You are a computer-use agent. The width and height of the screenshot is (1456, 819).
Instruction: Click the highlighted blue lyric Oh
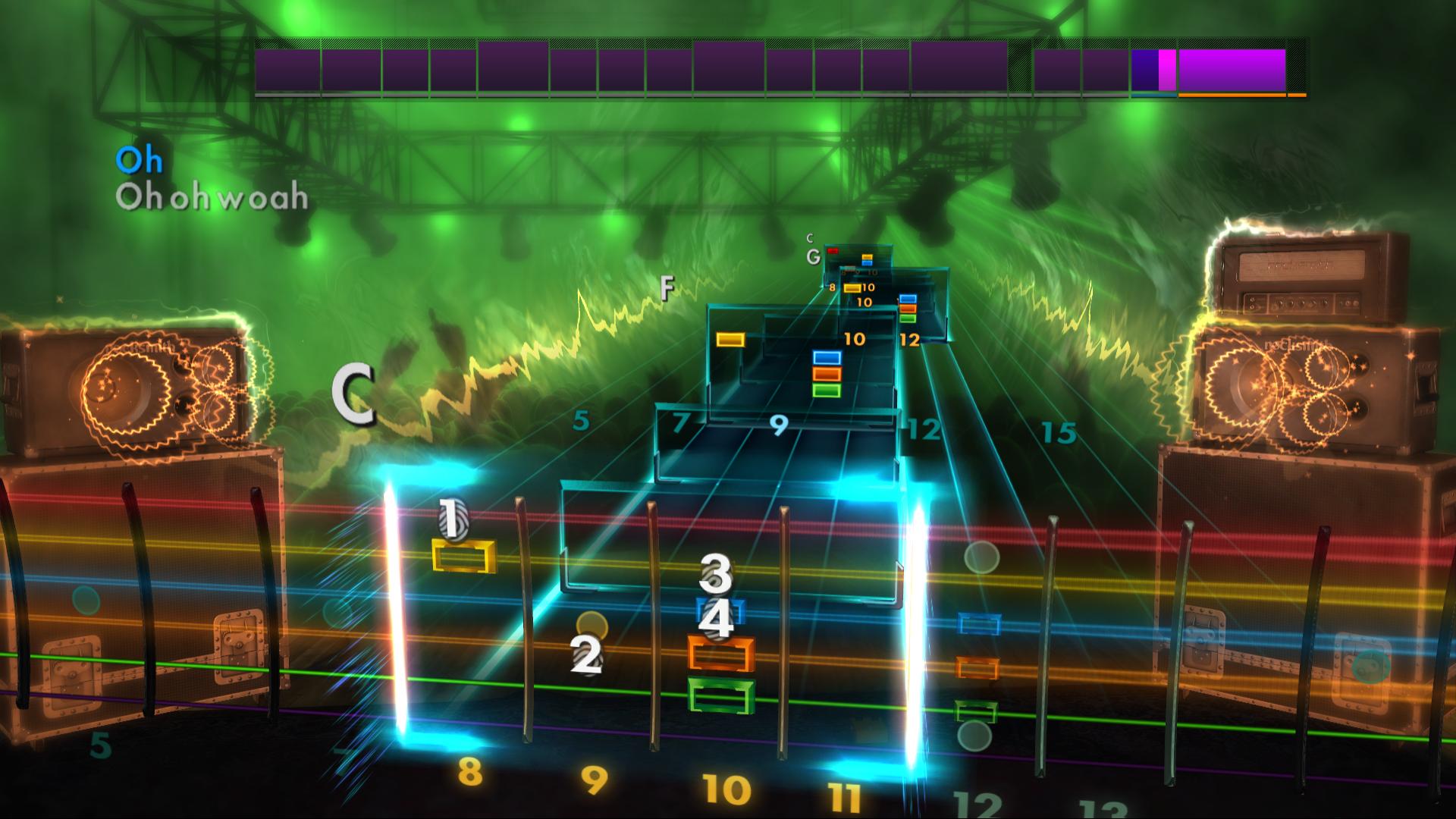[x=140, y=160]
